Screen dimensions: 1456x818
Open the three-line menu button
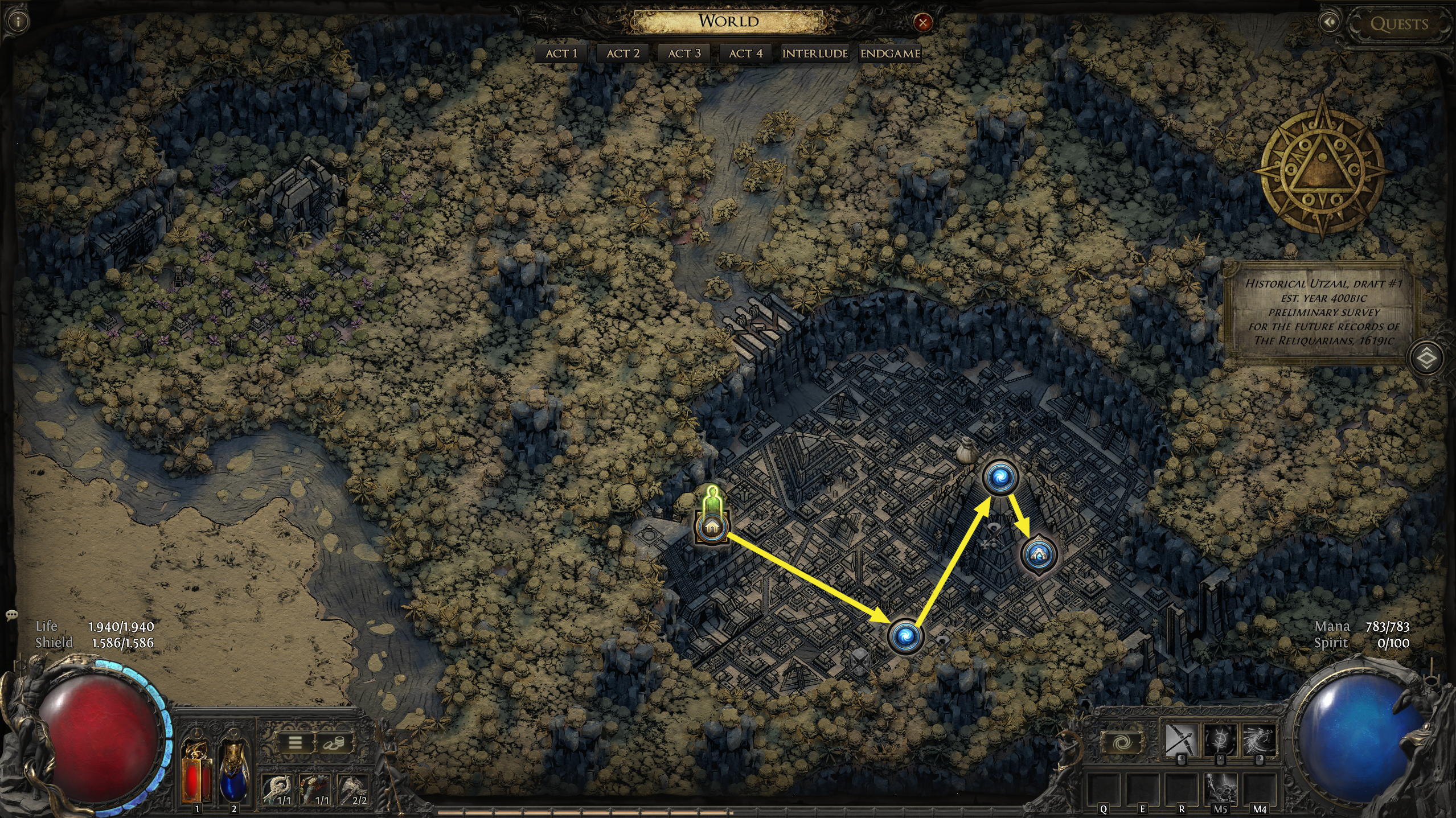point(295,743)
